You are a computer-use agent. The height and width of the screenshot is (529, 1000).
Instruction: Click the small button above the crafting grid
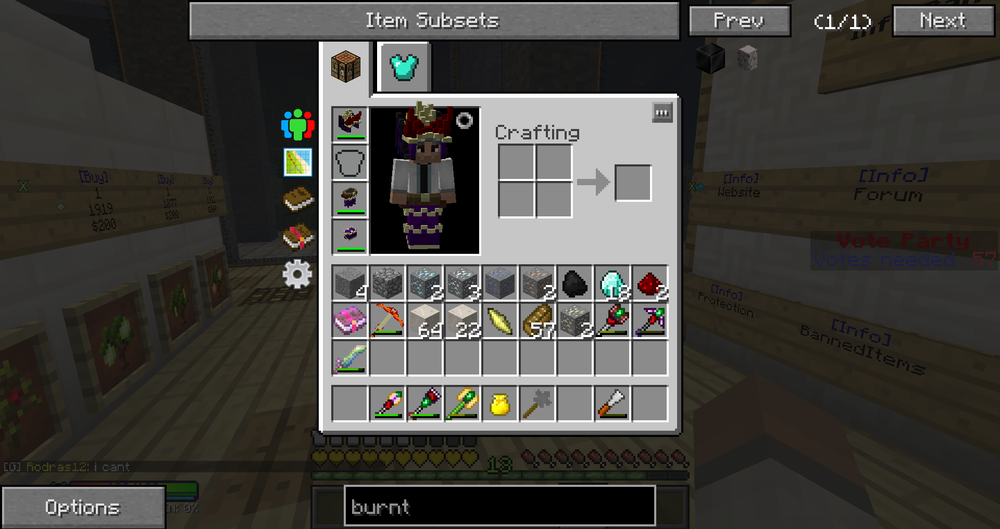[662, 113]
